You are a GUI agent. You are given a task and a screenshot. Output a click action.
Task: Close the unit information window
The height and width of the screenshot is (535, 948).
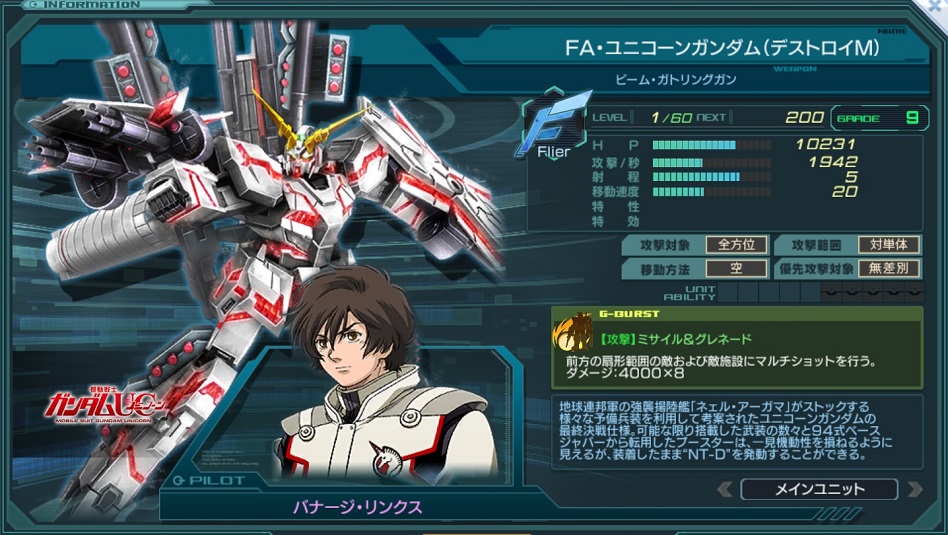(x=936, y=6)
